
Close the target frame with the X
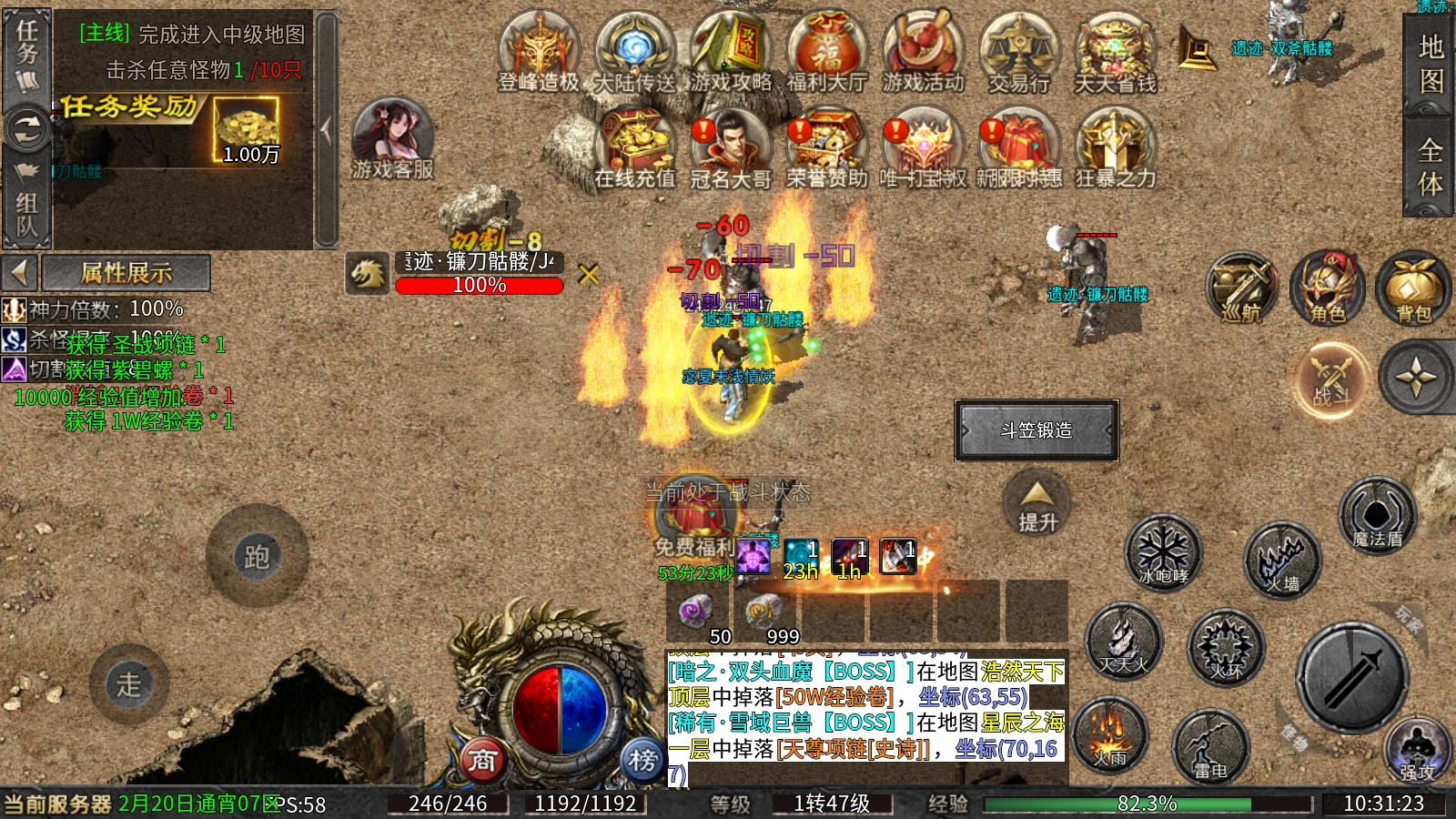(589, 274)
